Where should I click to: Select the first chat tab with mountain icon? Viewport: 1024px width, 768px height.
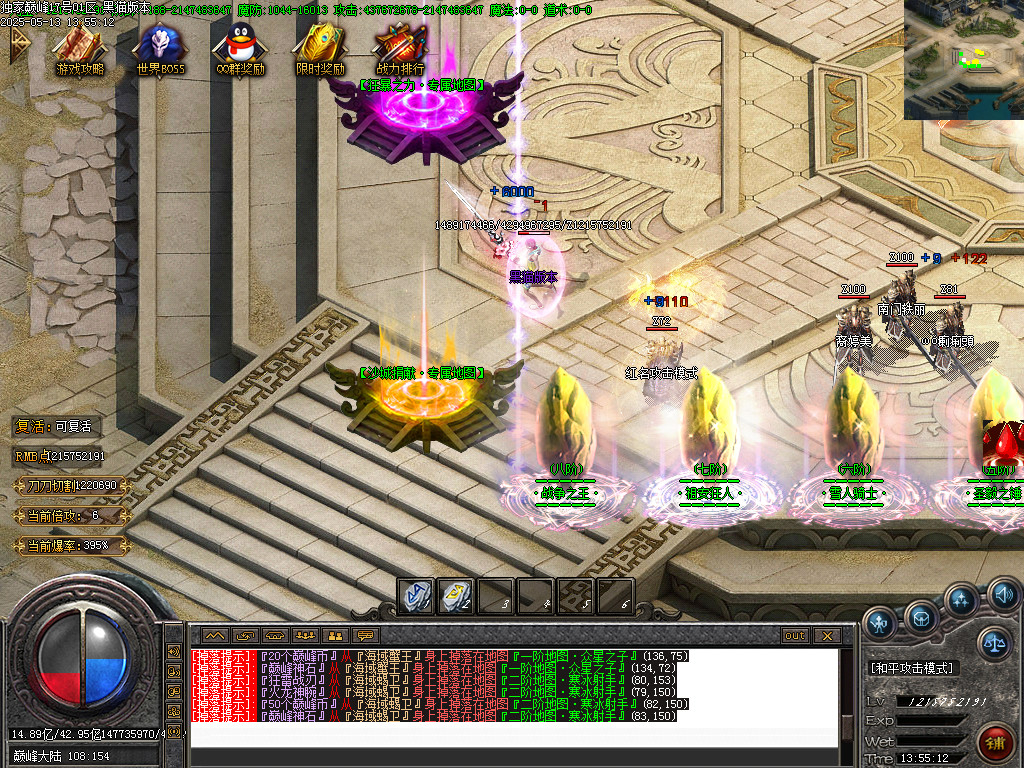pyautogui.click(x=214, y=635)
